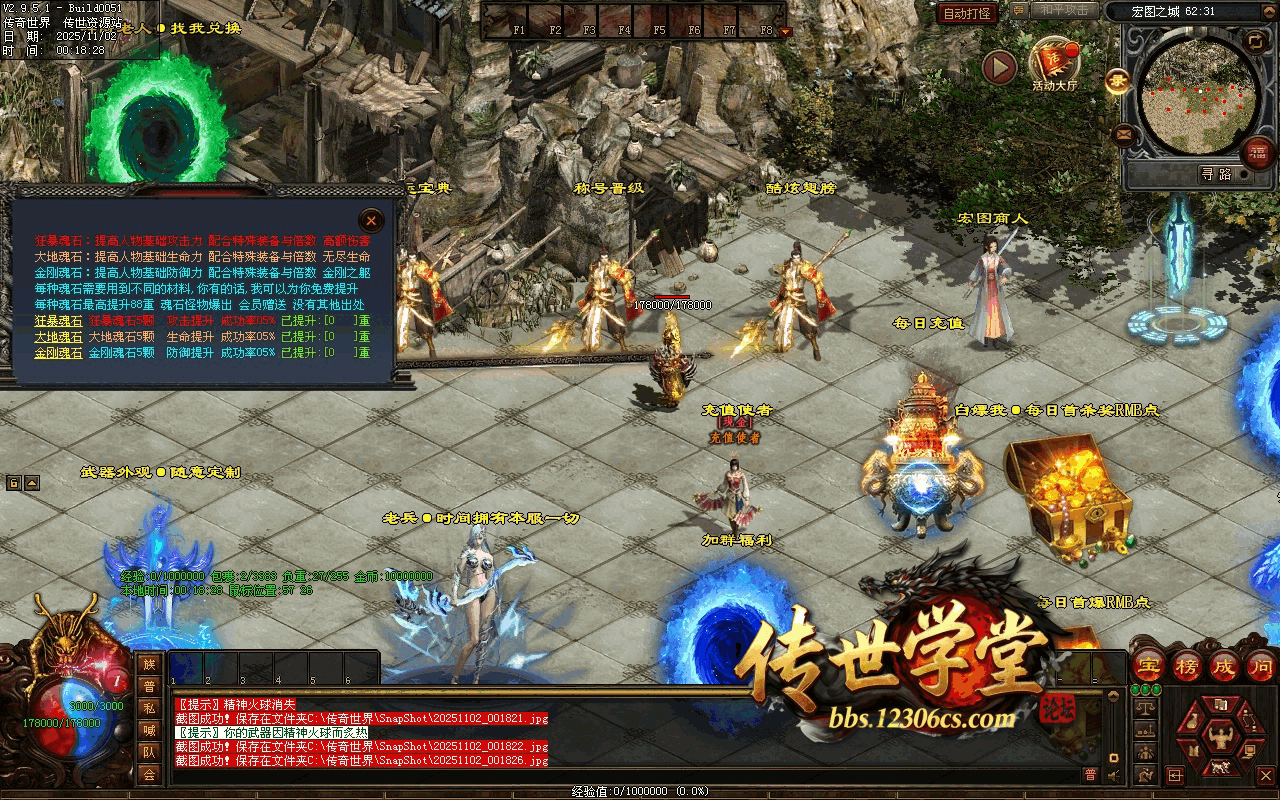Open the 宝 treasure round button
Screen dimensions: 1280x800
(1150, 665)
